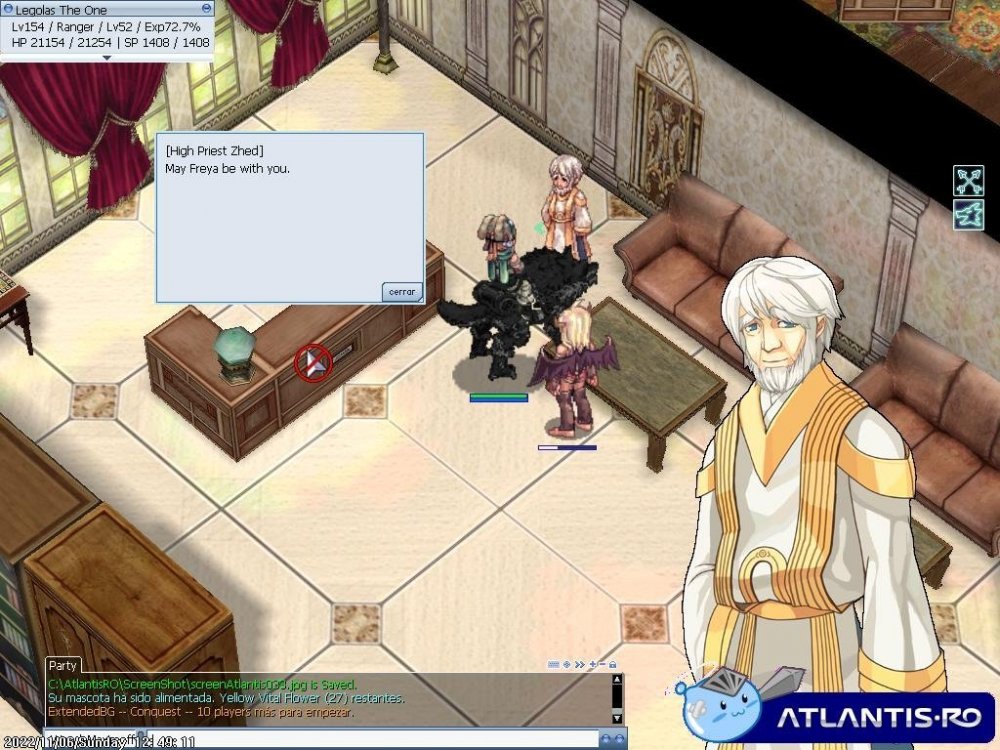Click the chat message input field
1000x750 pixels.
300,740
